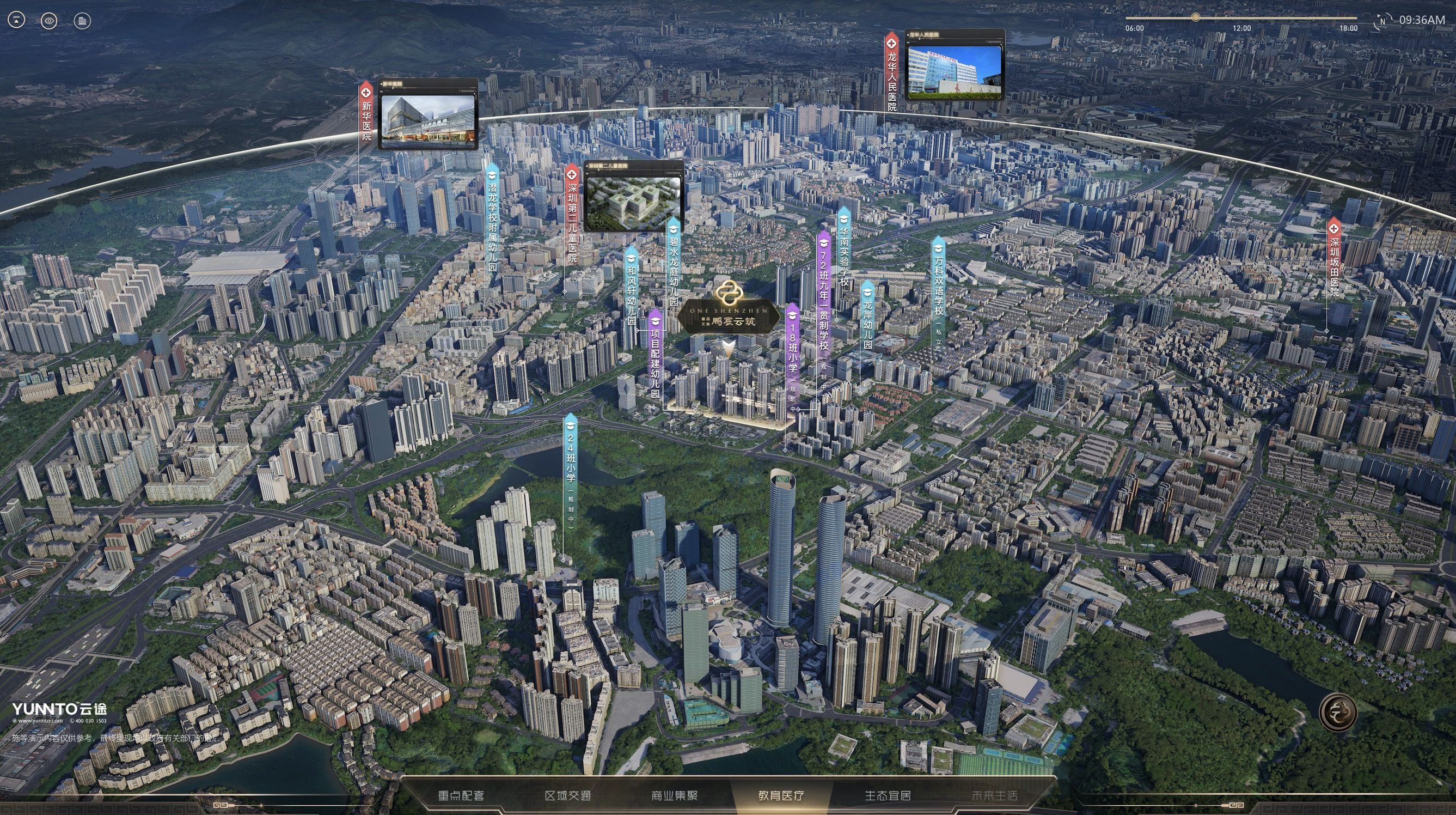Select the 商业集聚 tab
Screen dimensions: 1456x815
[x=674, y=796]
